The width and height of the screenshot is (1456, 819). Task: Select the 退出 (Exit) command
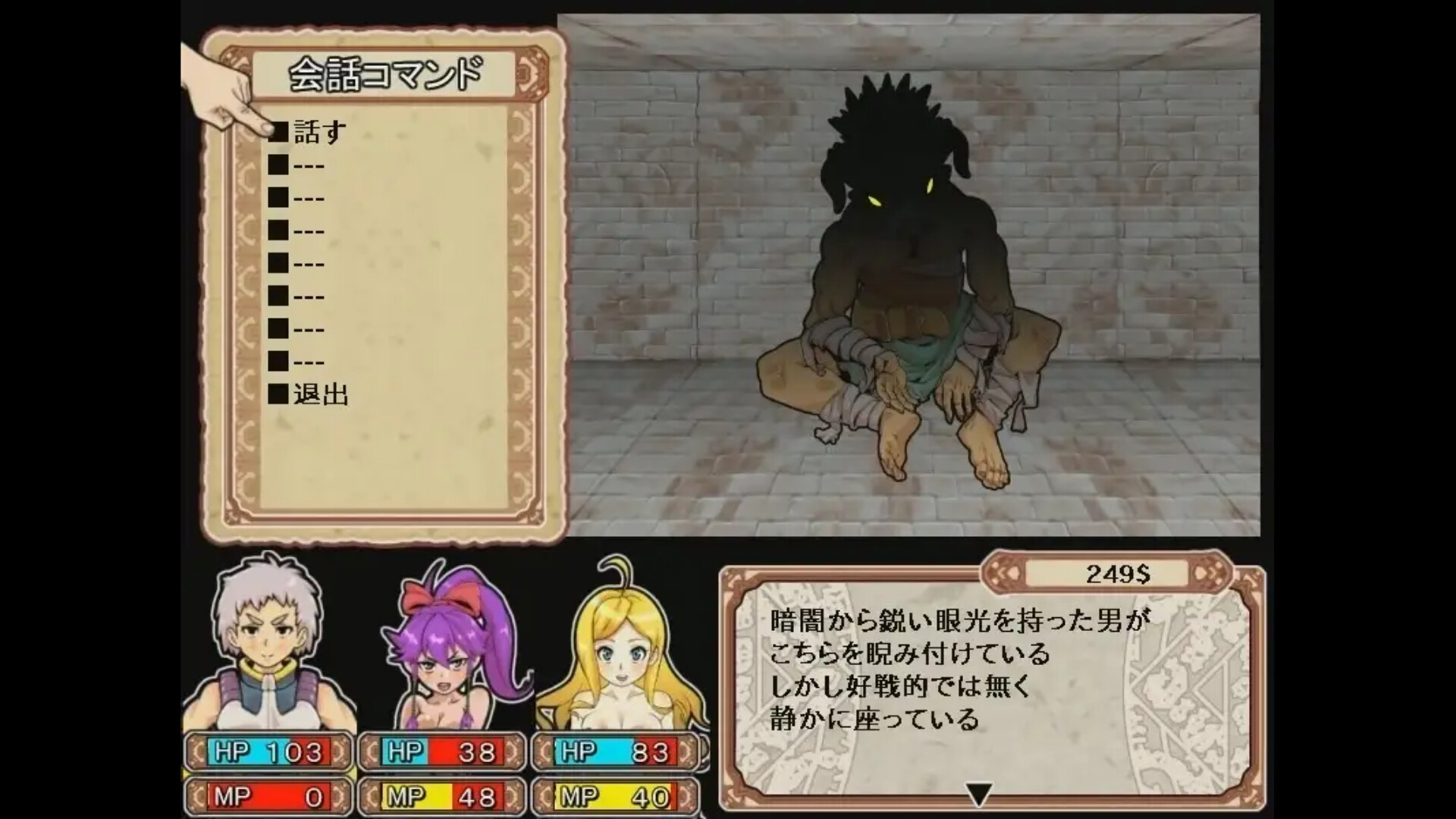pyautogui.click(x=322, y=394)
